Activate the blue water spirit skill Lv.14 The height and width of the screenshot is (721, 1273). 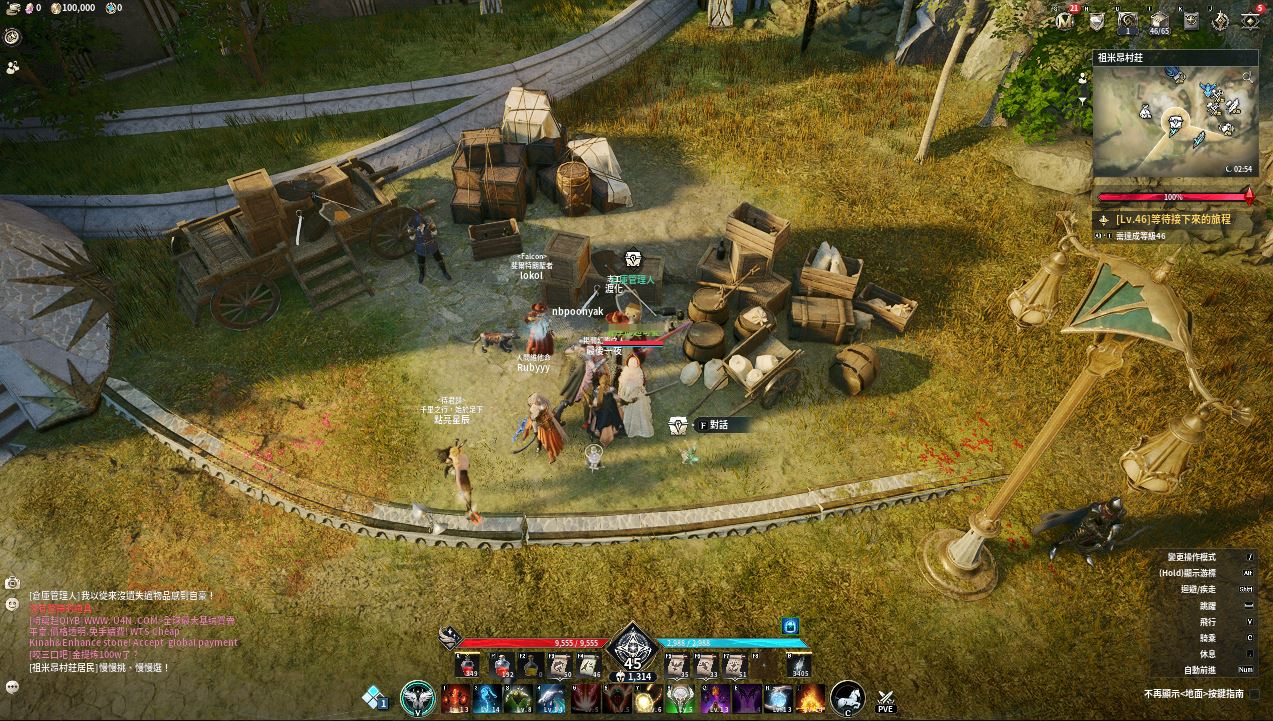[487, 698]
